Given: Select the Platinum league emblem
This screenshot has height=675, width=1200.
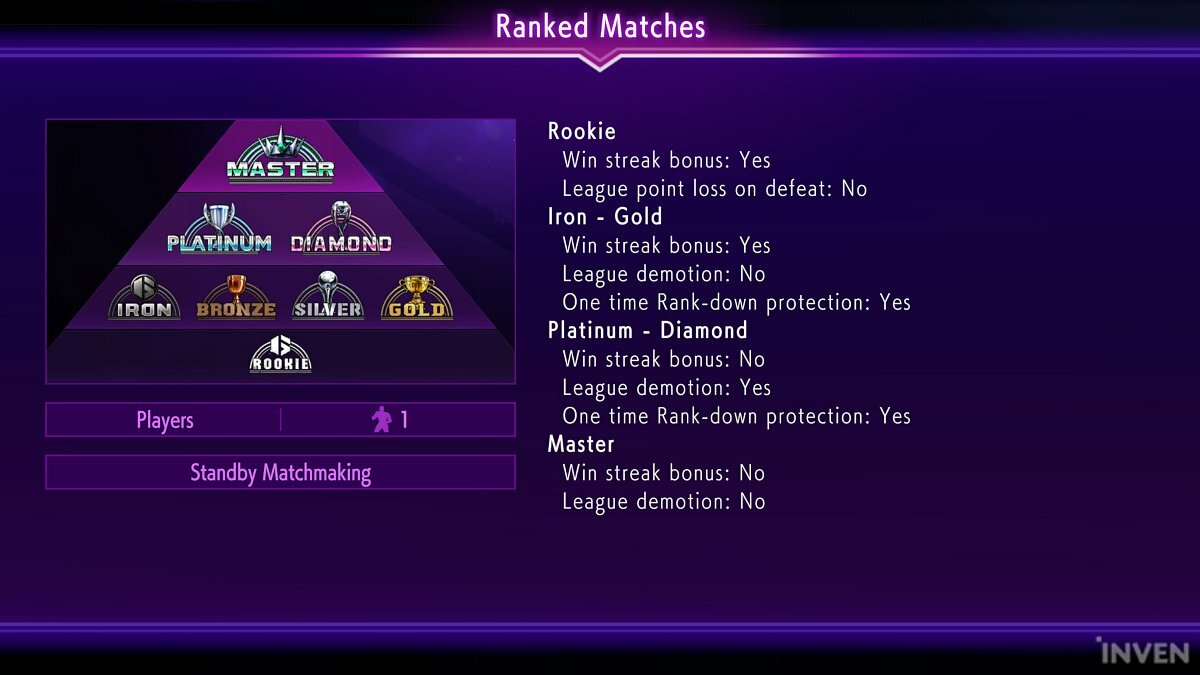Looking at the screenshot, I should [219, 230].
